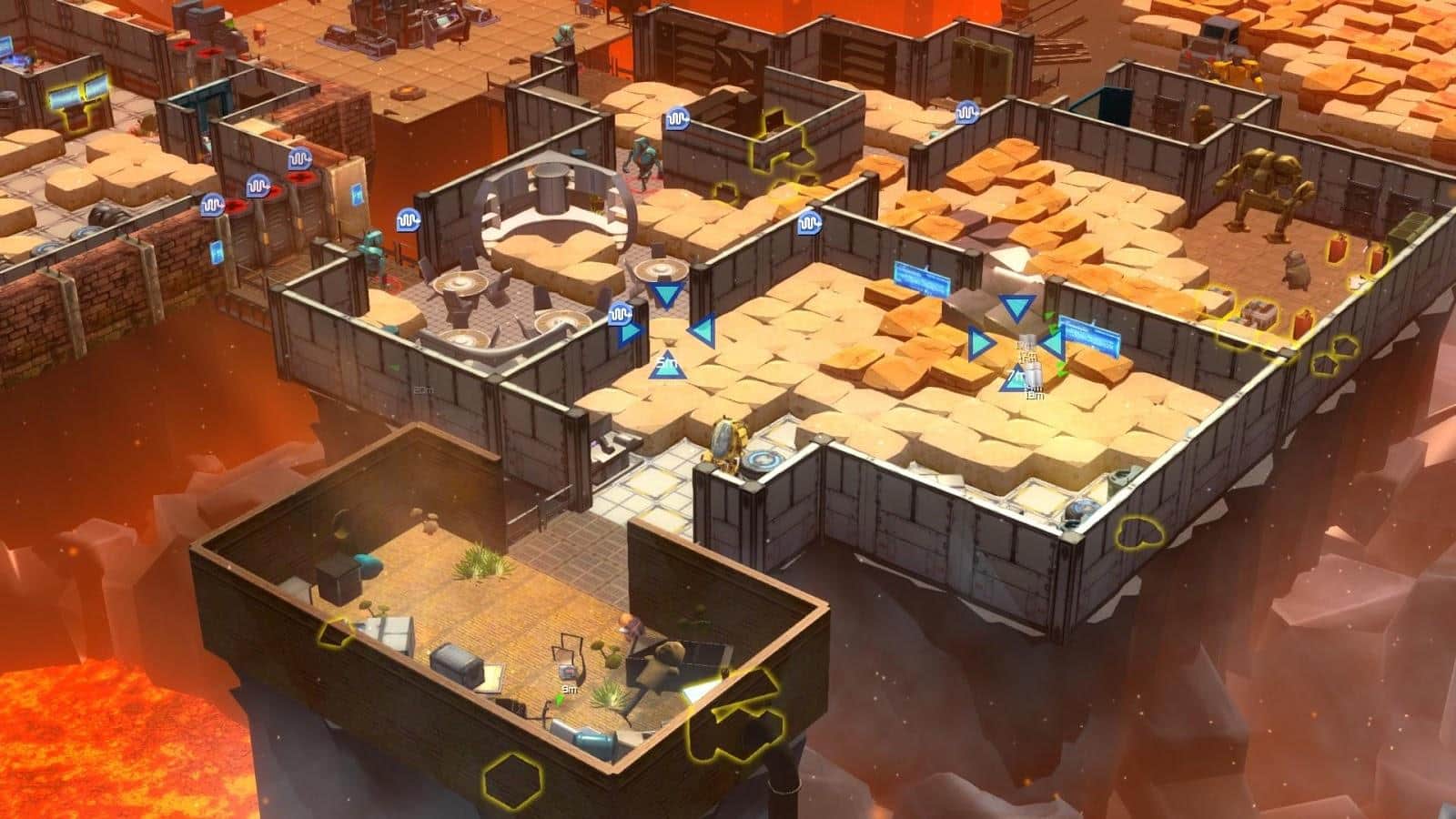Click the upward blue arrow below the canister stack
Image resolution: width=1456 pixels, height=819 pixels.
click(1016, 378)
